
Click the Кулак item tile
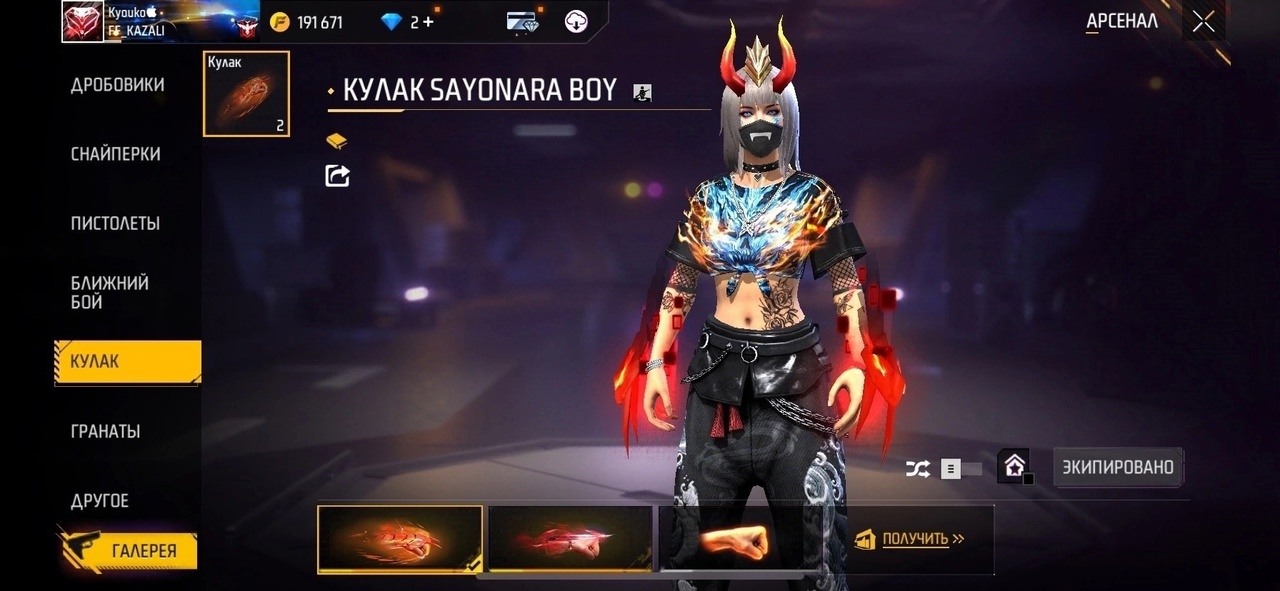pos(246,94)
